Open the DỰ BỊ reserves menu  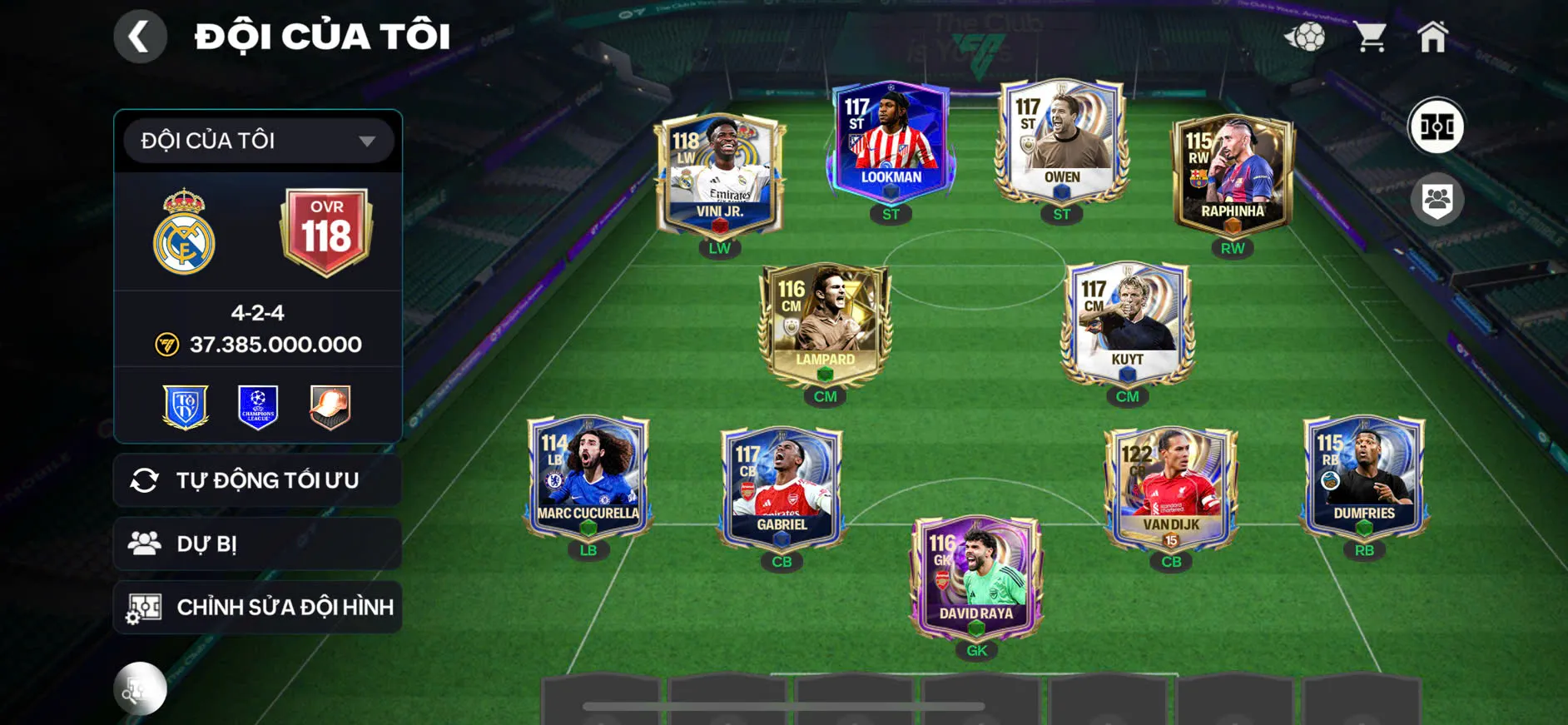click(x=256, y=544)
